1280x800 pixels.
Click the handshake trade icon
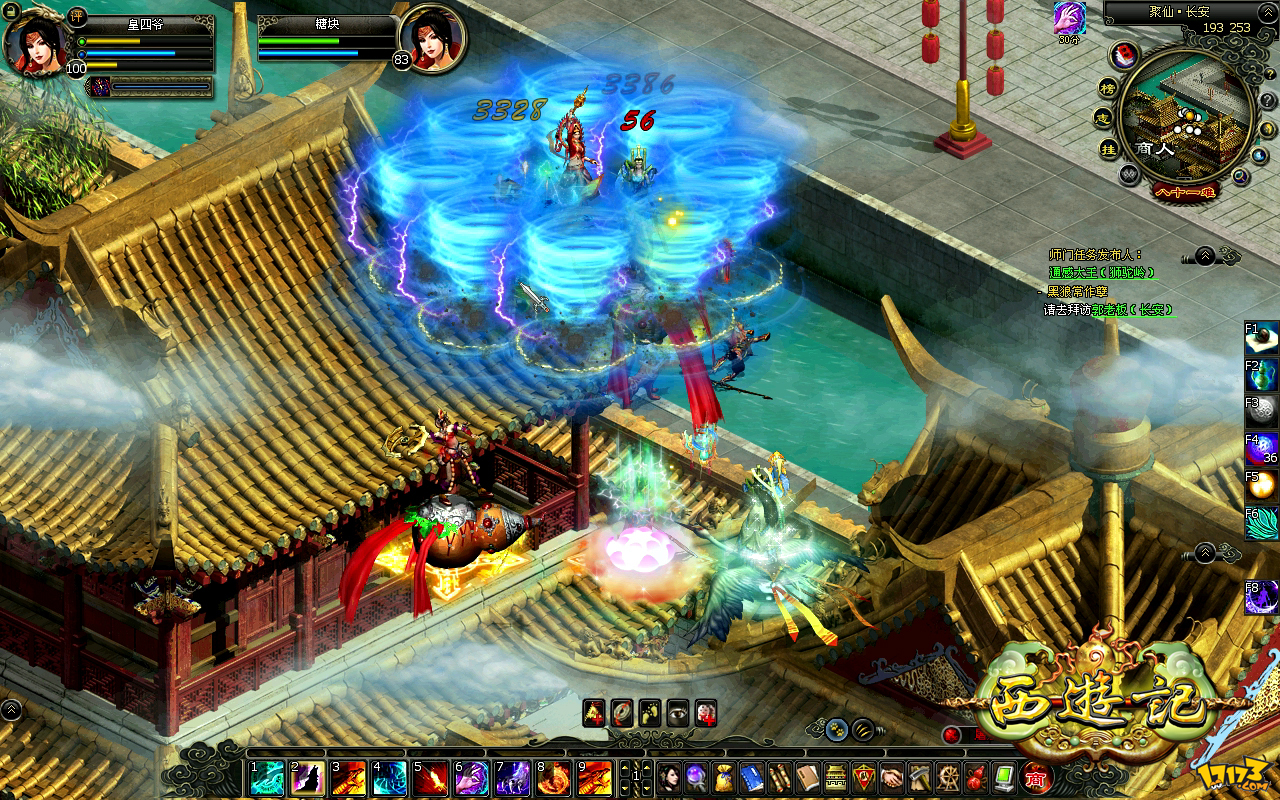coord(893,777)
